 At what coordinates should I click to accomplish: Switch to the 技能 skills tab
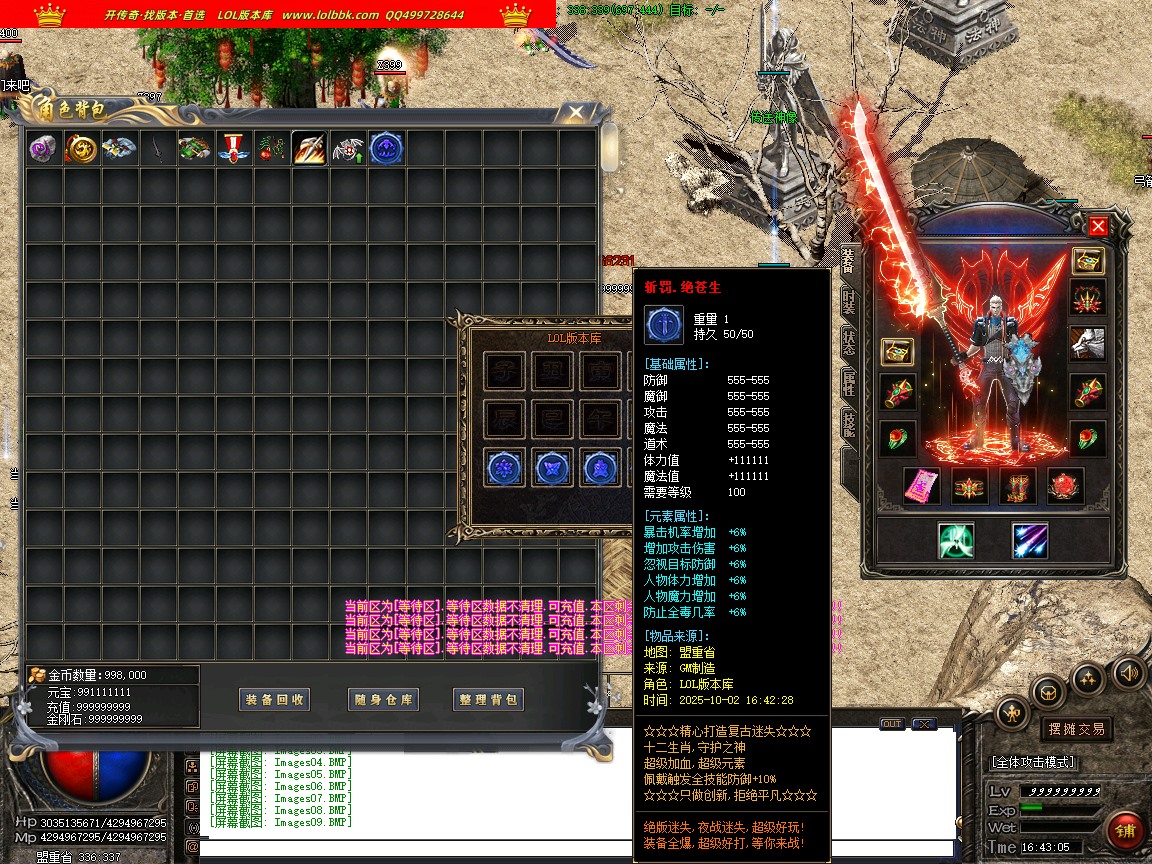point(849,423)
